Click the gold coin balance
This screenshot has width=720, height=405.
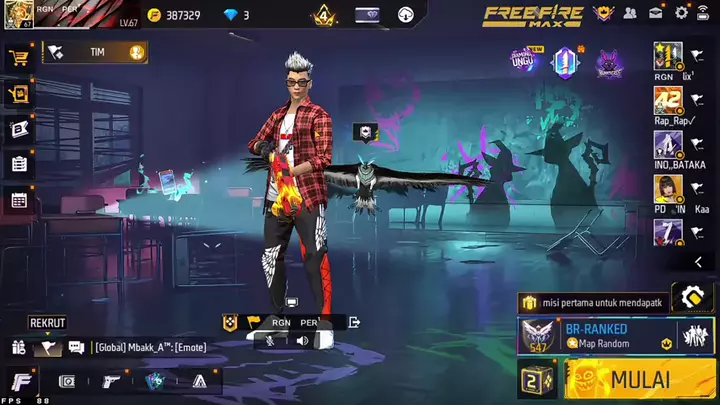point(173,15)
